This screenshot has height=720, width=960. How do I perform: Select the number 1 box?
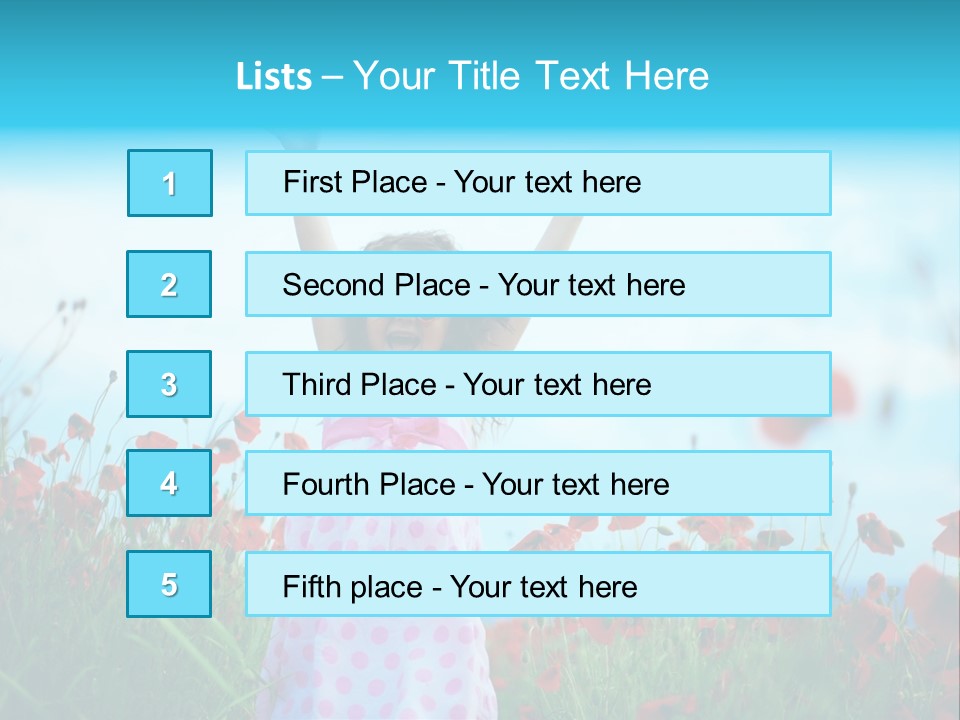click(x=170, y=183)
